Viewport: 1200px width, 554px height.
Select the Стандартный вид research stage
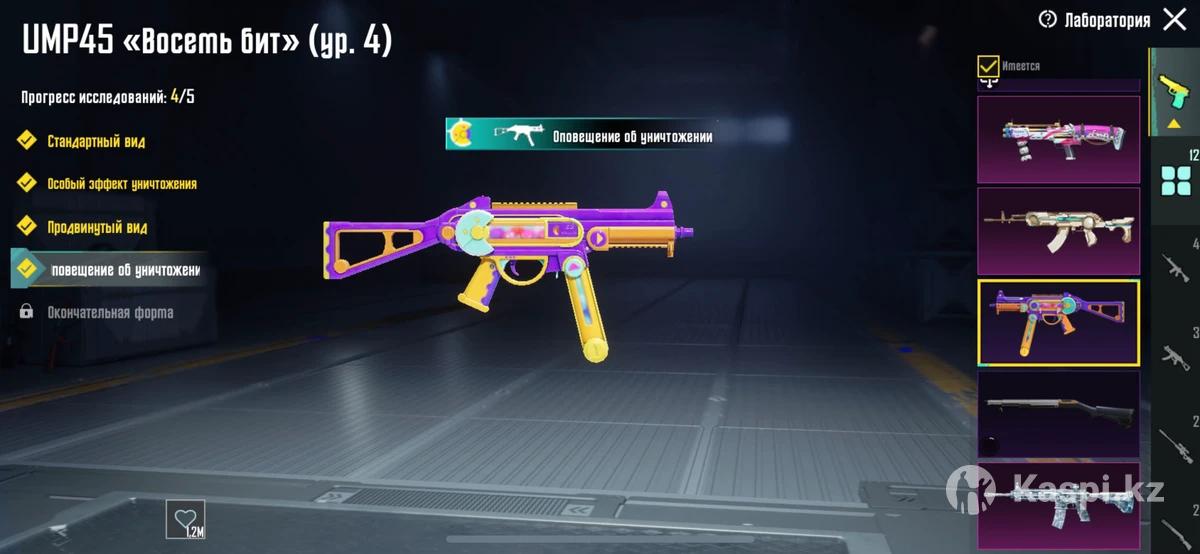(x=95, y=141)
